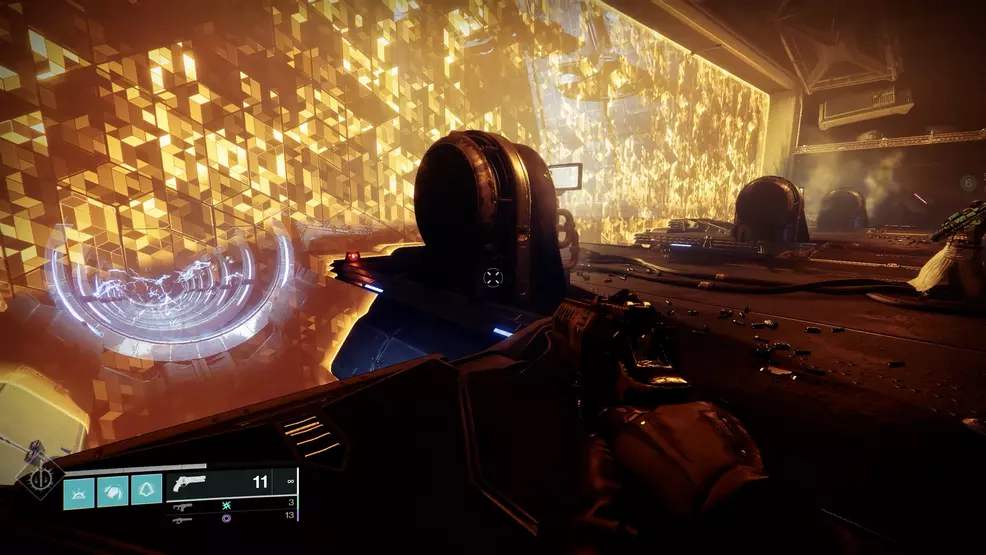Switch to the special ammo weapon
Screen dimensions: 986x555
click(183, 507)
